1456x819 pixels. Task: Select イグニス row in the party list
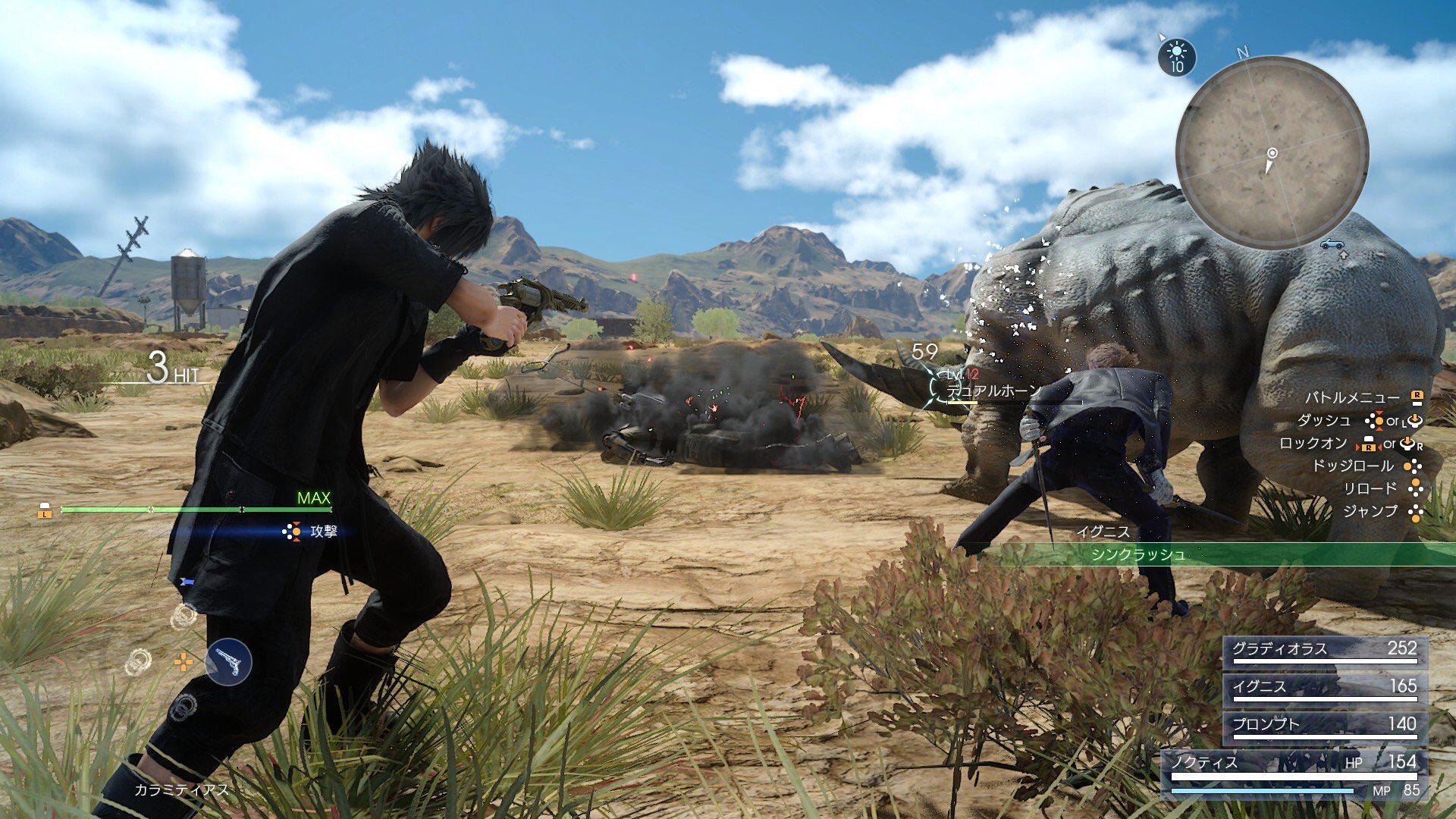1324,688
